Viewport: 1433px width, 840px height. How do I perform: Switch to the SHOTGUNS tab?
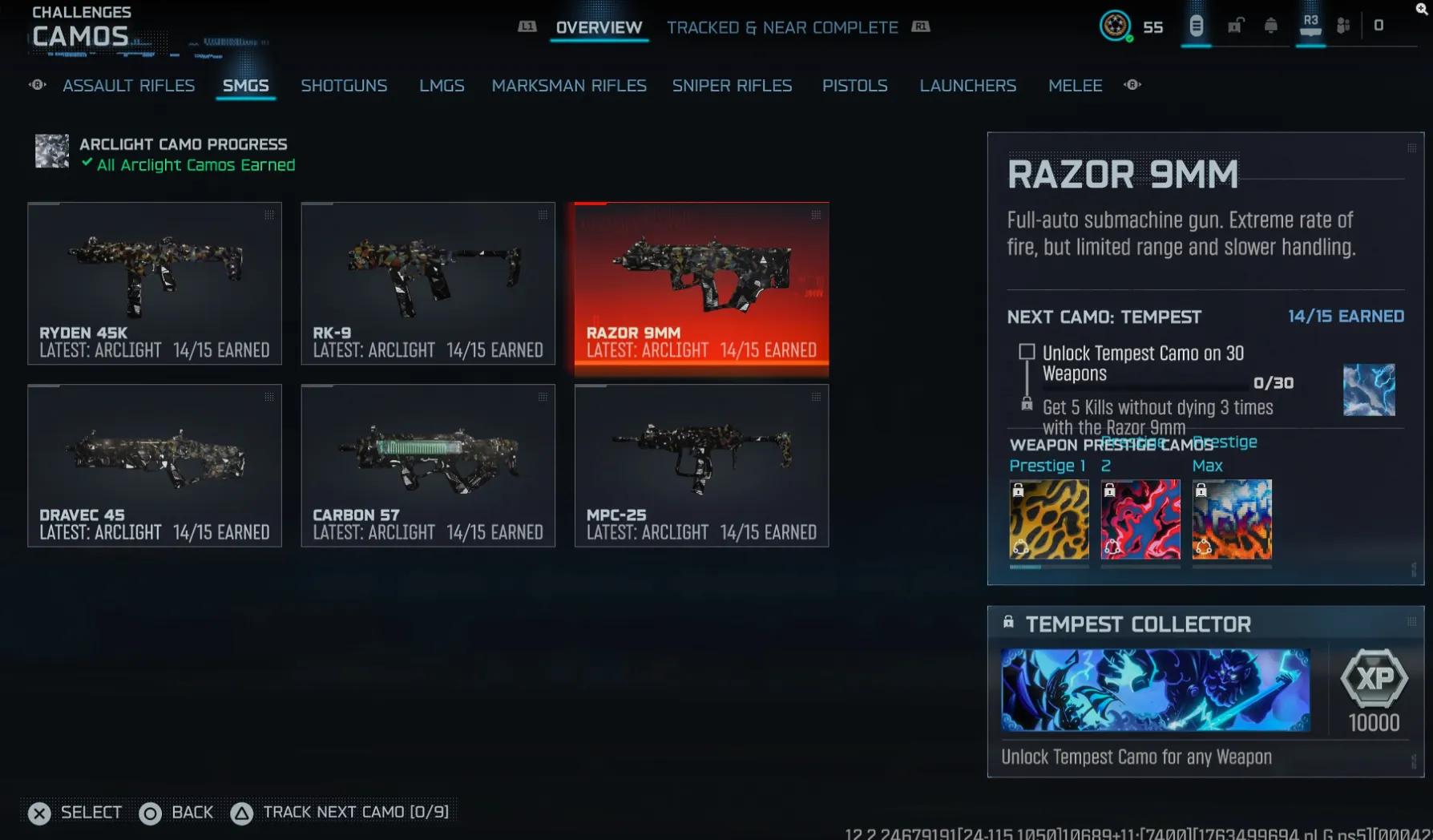(345, 86)
